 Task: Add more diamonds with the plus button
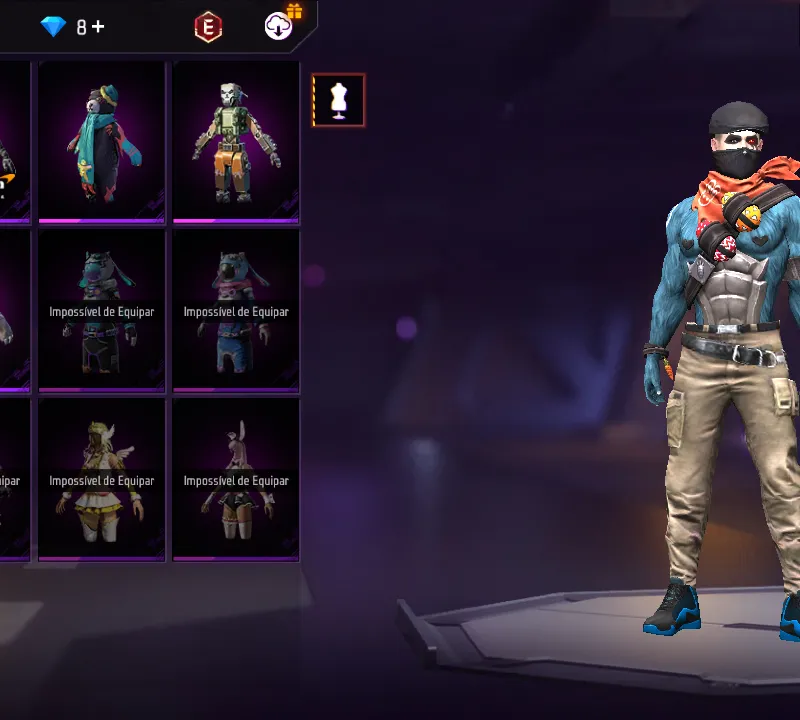click(x=97, y=27)
